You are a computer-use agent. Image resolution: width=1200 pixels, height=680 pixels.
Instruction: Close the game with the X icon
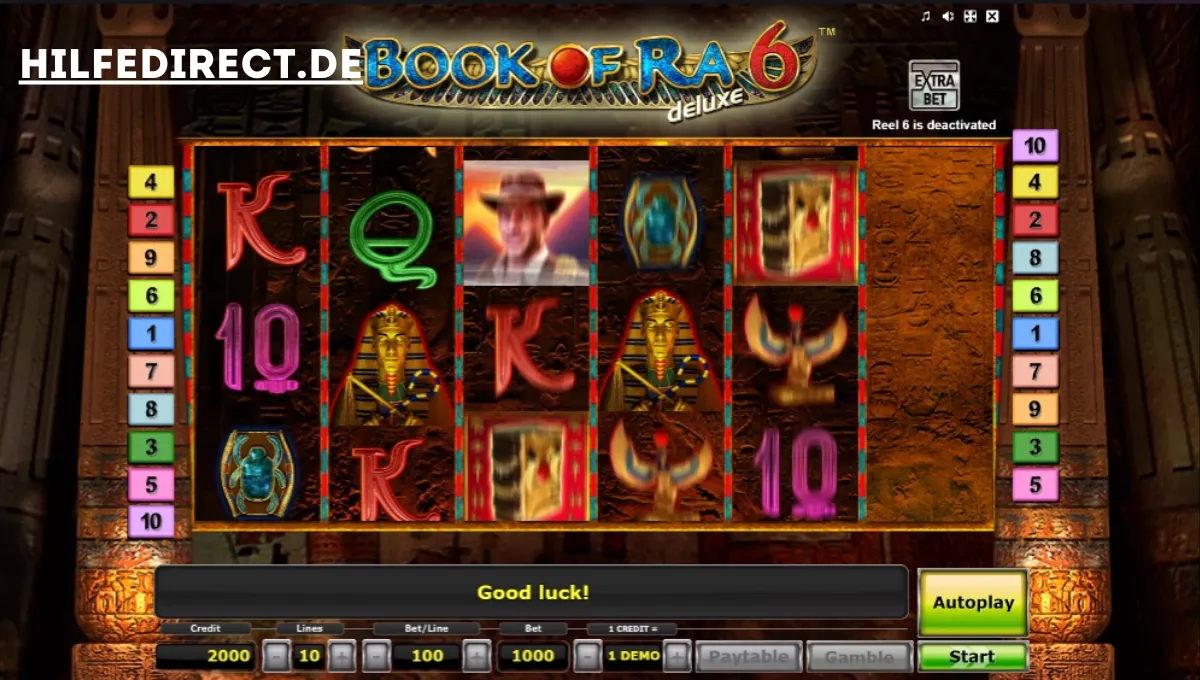tap(992, 16)
